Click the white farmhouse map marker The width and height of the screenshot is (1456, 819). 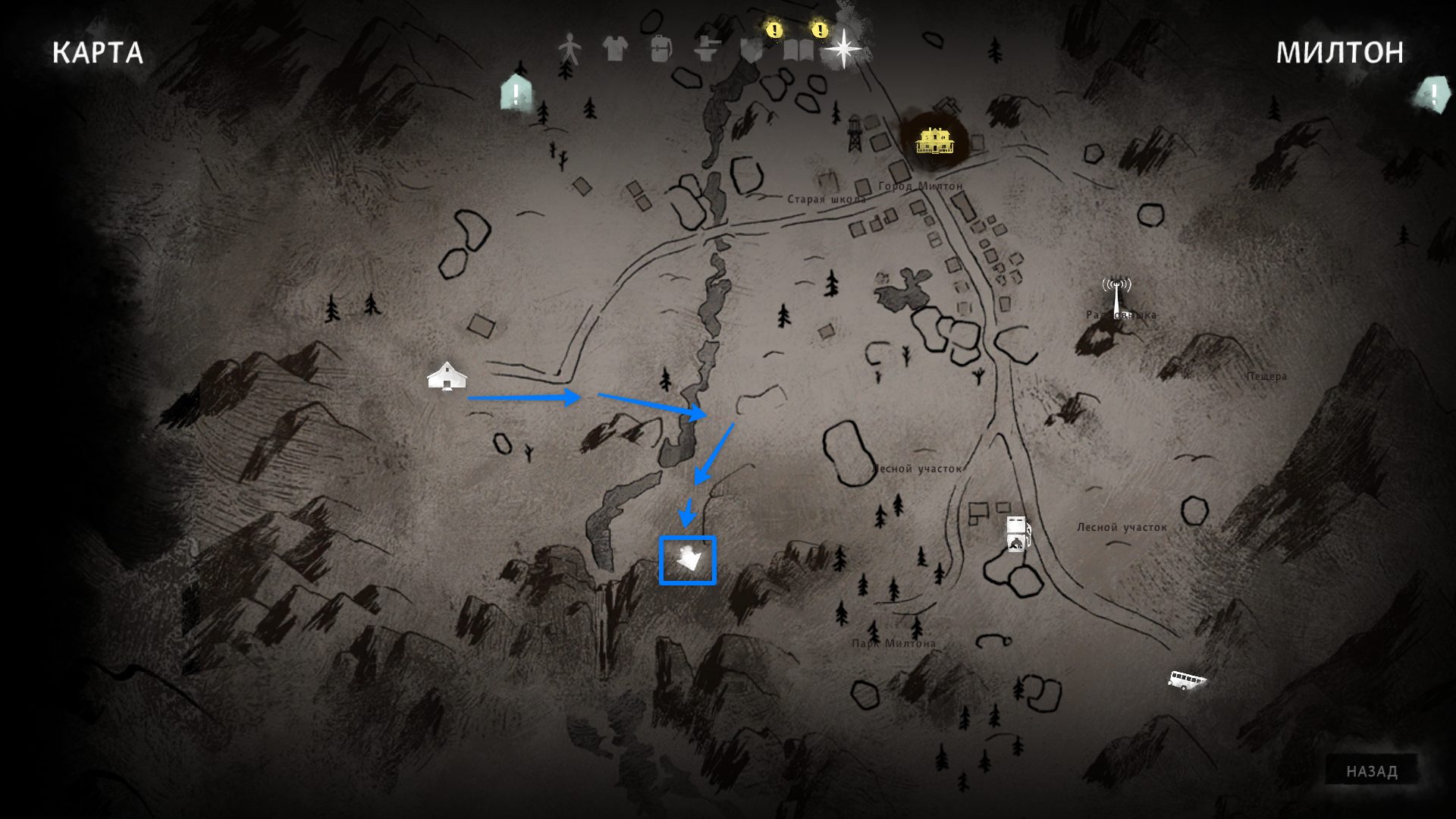(x=447, y=375)
